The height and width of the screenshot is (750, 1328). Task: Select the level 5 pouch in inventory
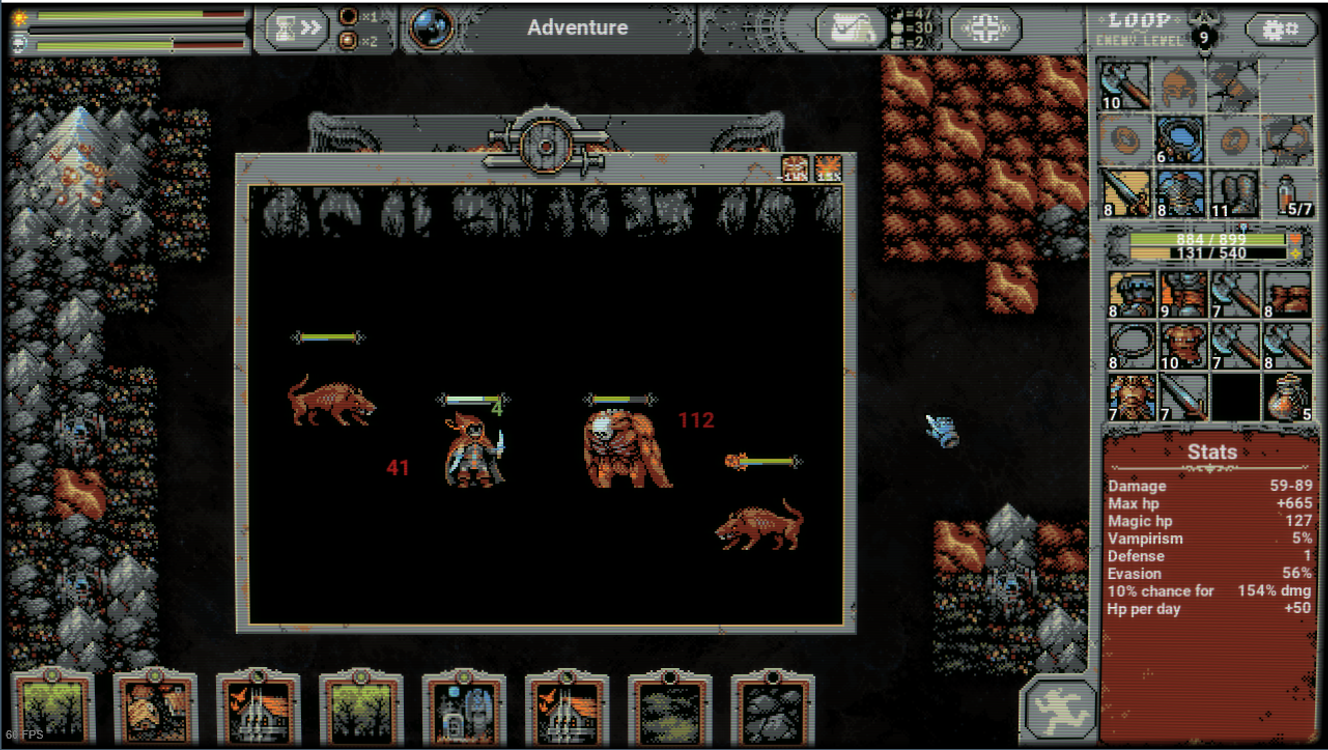point(1287,396)
